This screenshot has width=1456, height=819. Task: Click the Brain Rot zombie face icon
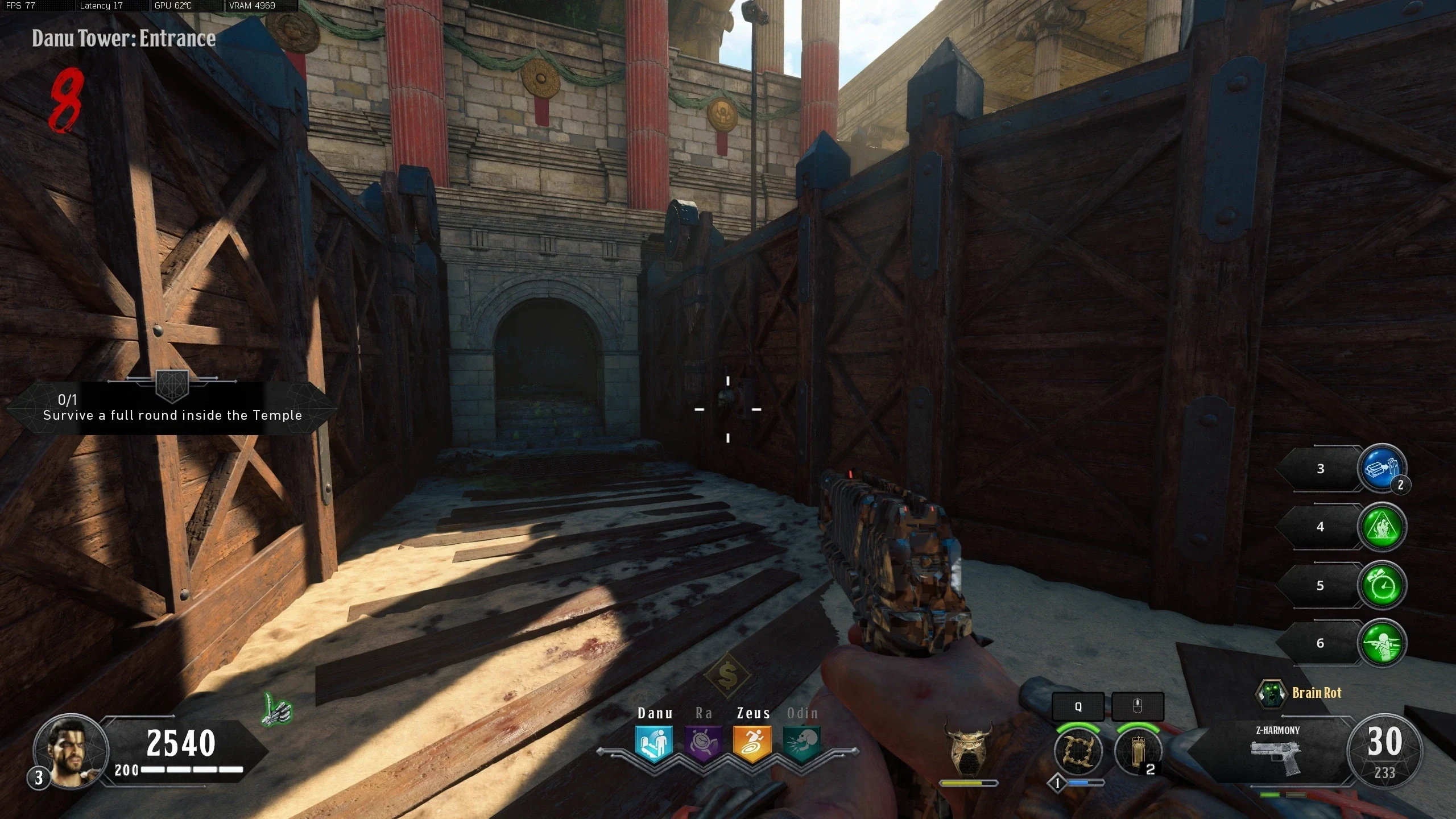[1270, 693]
